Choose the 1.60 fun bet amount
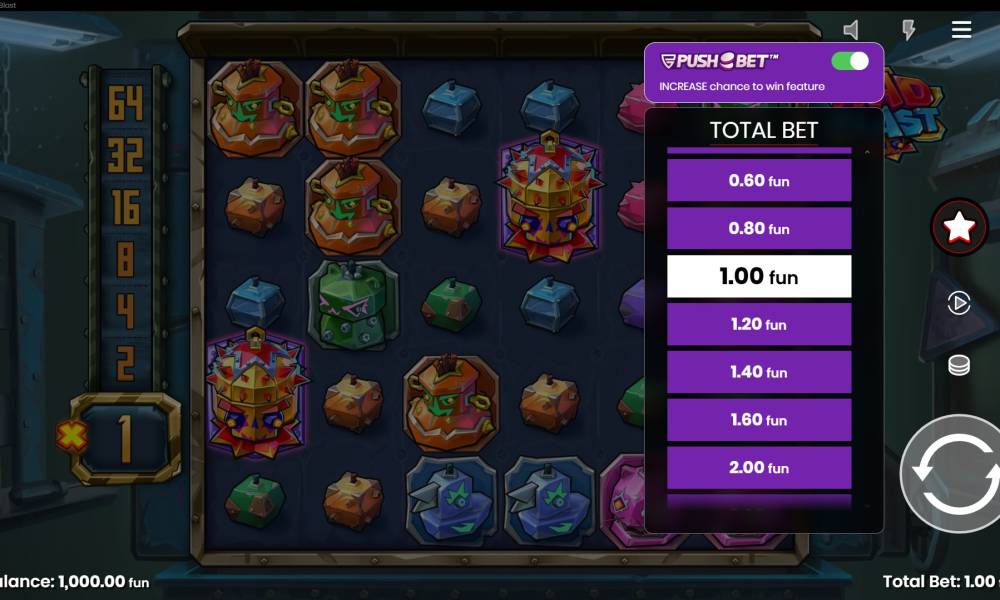Screen dimensions: 1000x600 [x=759, y=420]
